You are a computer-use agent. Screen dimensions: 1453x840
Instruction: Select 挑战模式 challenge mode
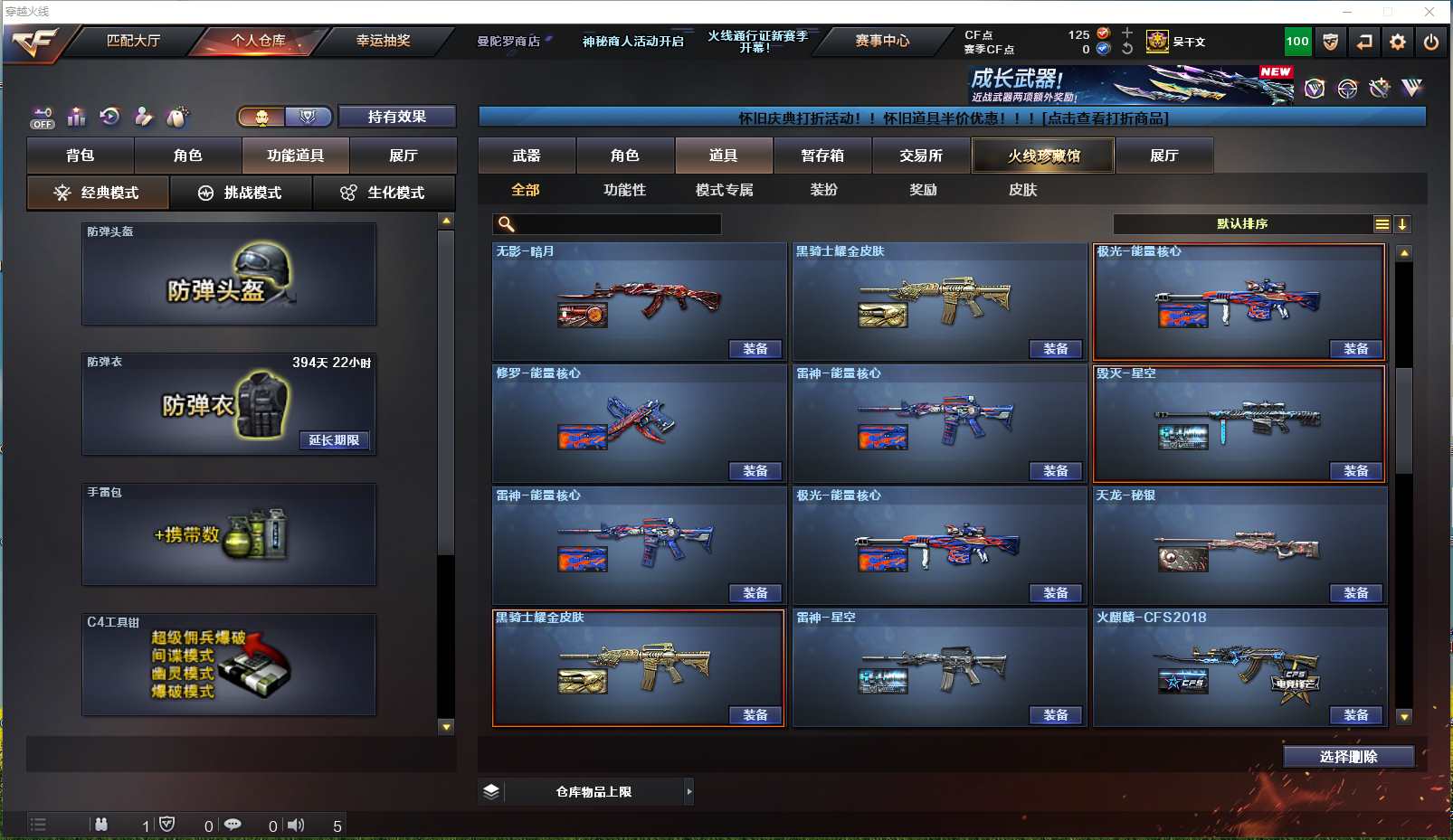pyautogui.click(x=241, y=193)
